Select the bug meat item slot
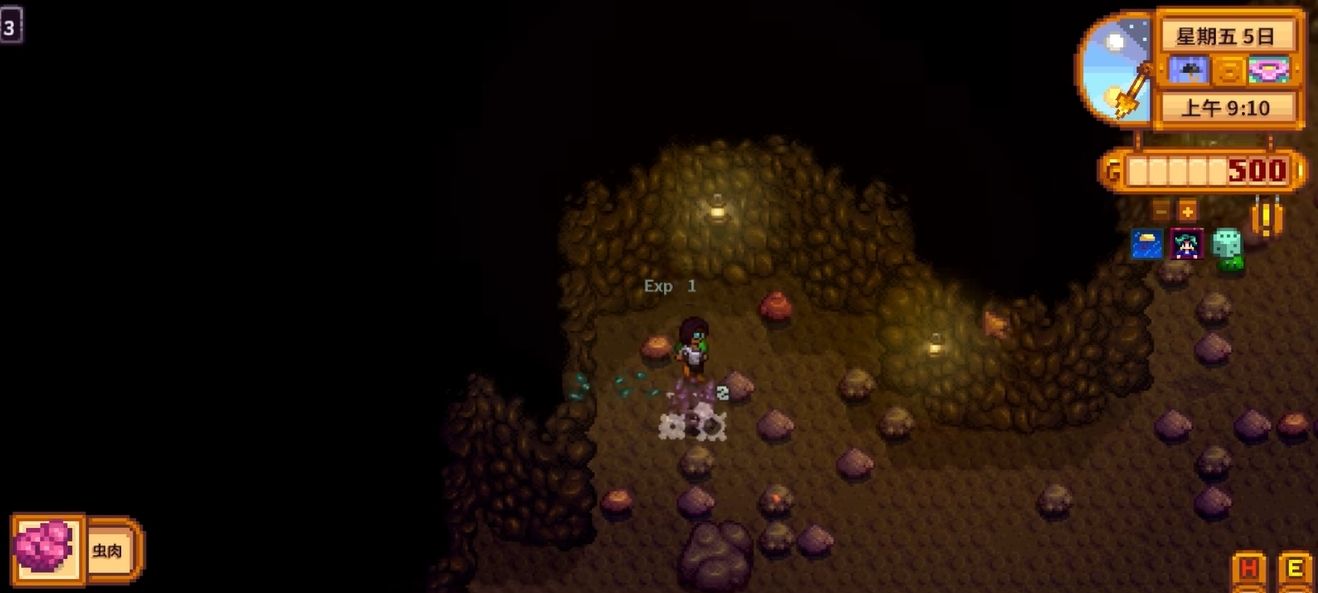 coord(45,548)
